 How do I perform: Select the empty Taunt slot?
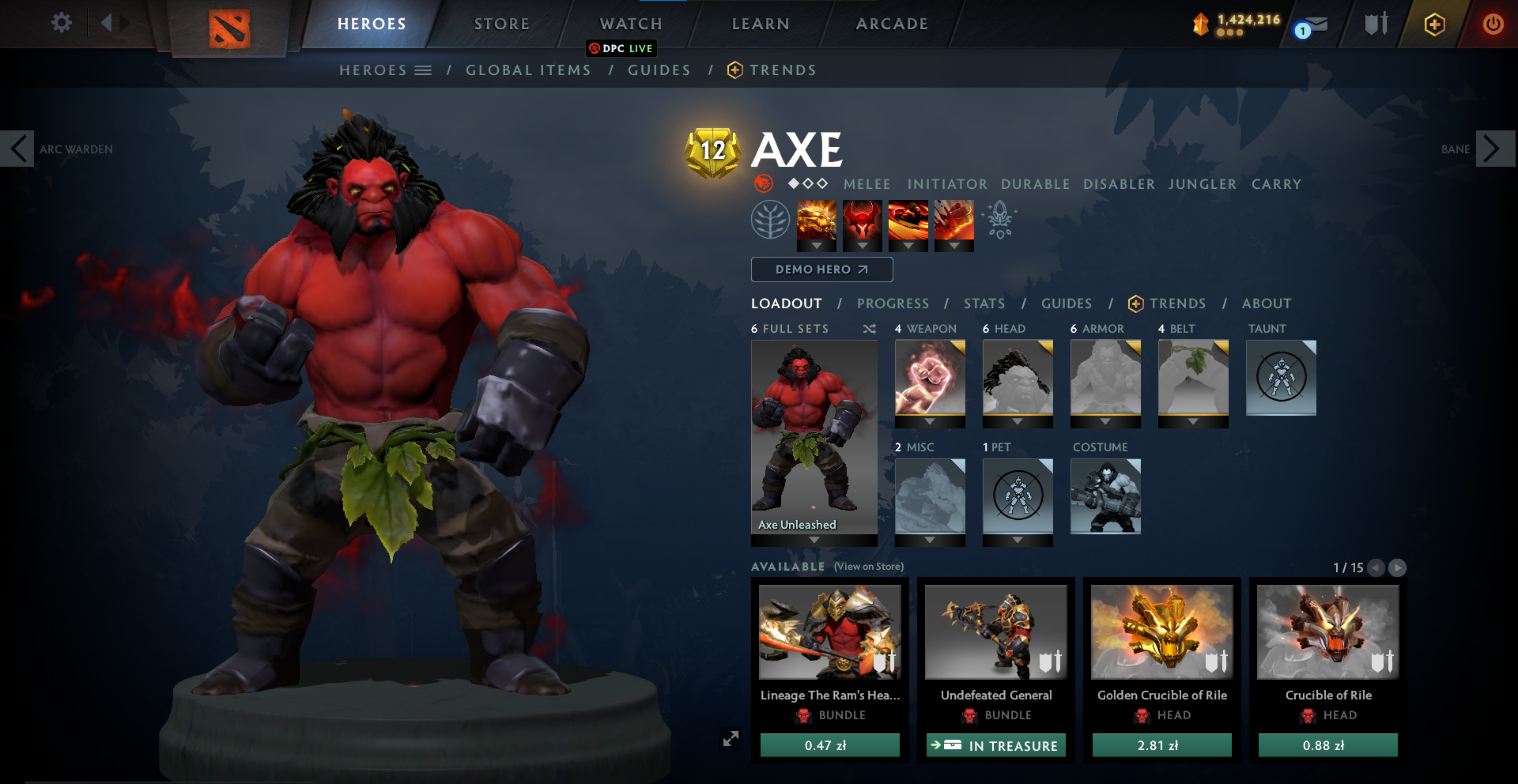pos(1281,378)
